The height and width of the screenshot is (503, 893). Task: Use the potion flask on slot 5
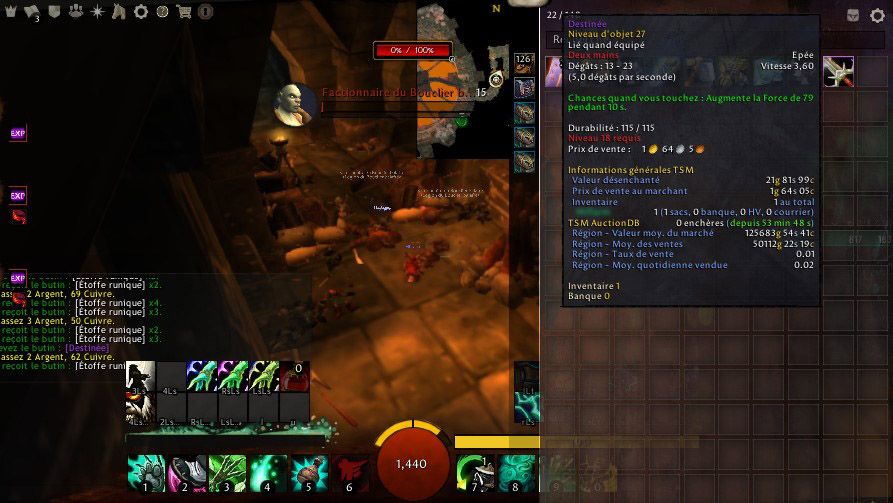309,473
